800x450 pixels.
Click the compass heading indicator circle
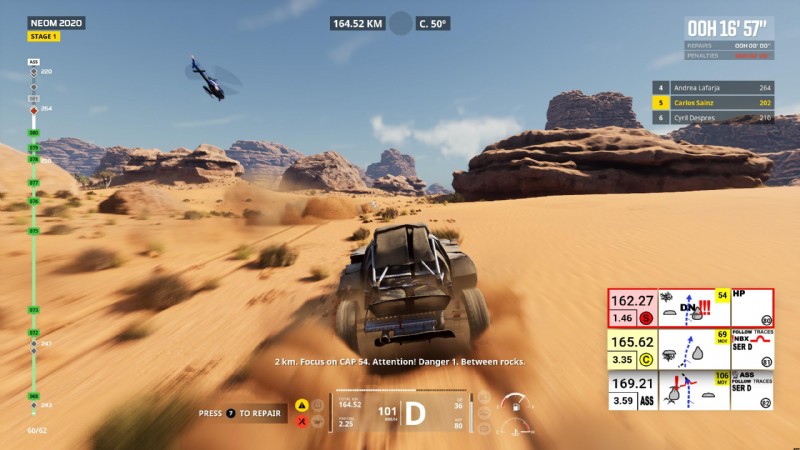401,23
